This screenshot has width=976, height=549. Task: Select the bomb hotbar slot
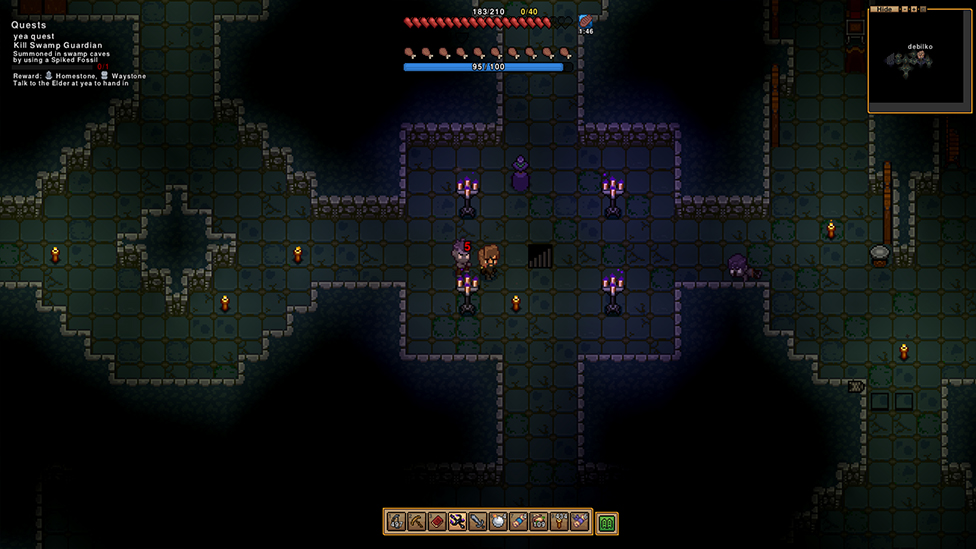498,522
